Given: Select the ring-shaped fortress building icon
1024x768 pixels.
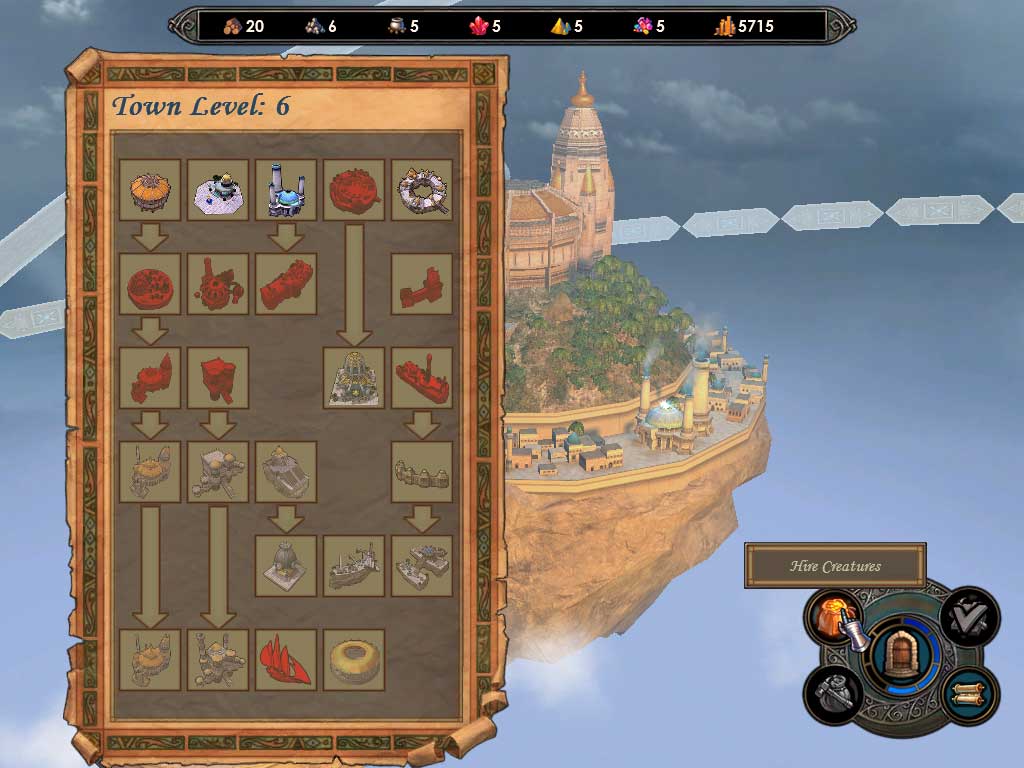Looking at the screenshot, I should click(x=422, y=190).
